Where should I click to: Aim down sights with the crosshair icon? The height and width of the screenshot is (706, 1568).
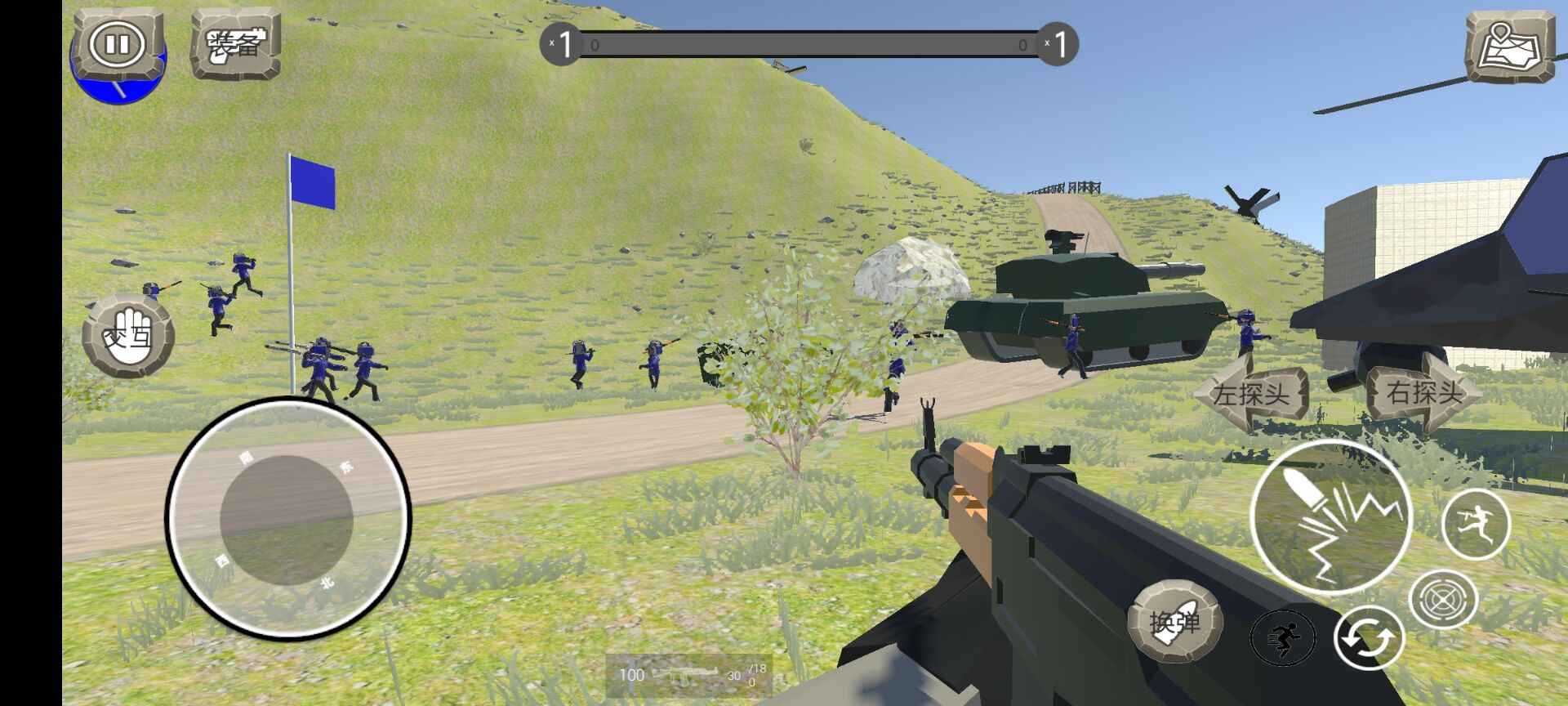coord(1443,601)
